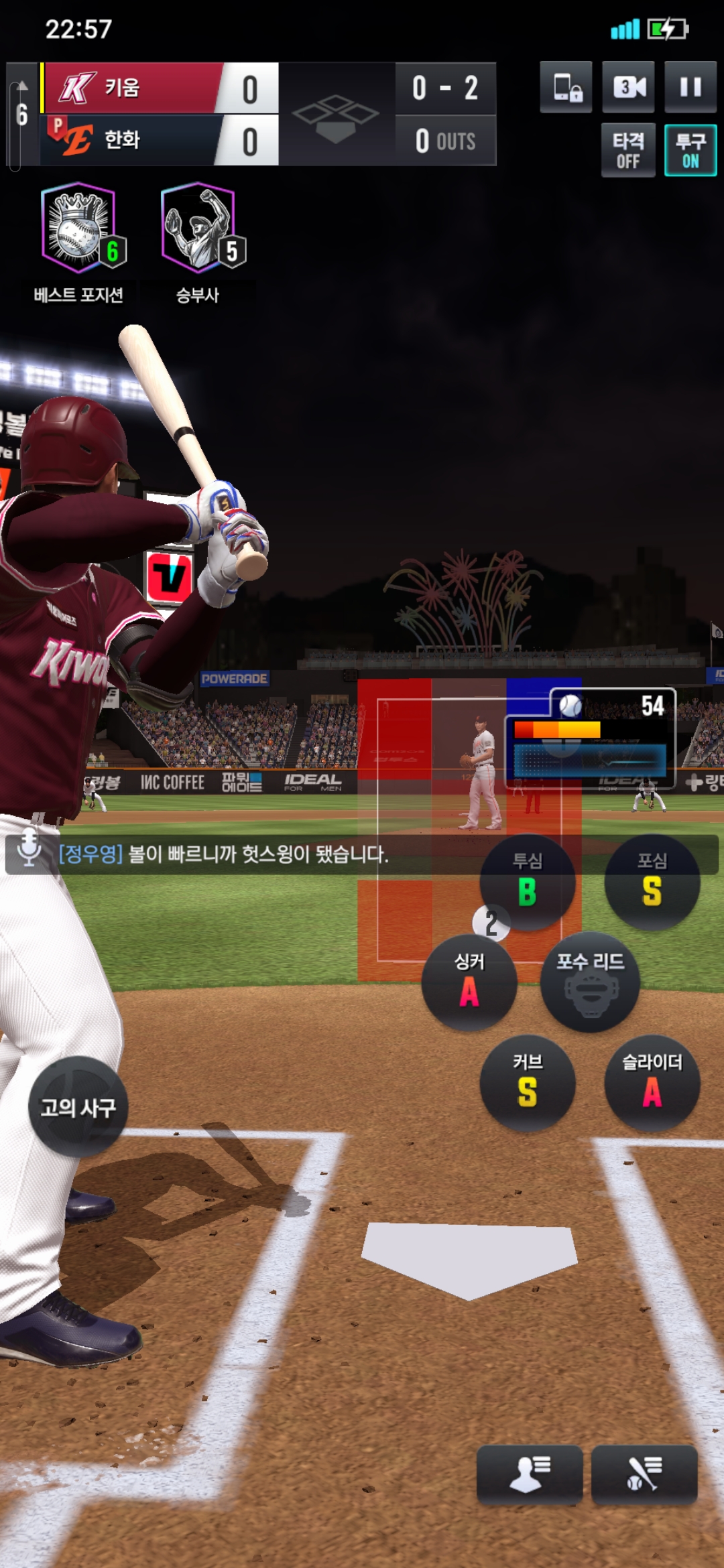This screenshot has width=724, height=1568.
Task: Issue an intentional walk with 고의 사구
Action: tap(78, 1107)
